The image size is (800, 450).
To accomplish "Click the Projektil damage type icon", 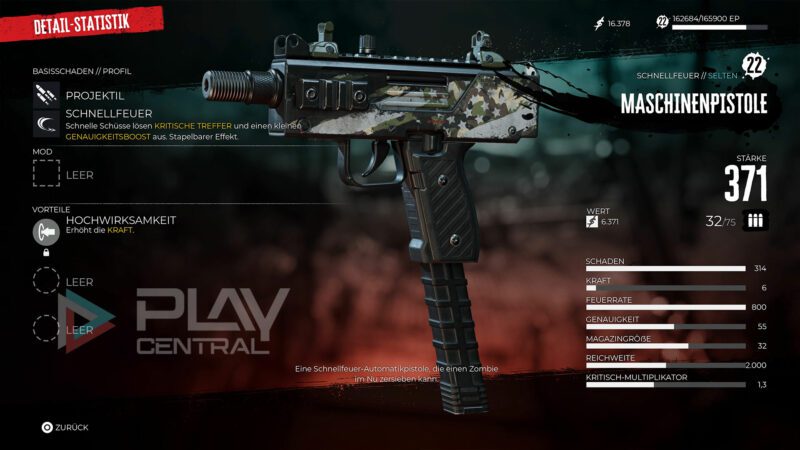I will 46,95.
